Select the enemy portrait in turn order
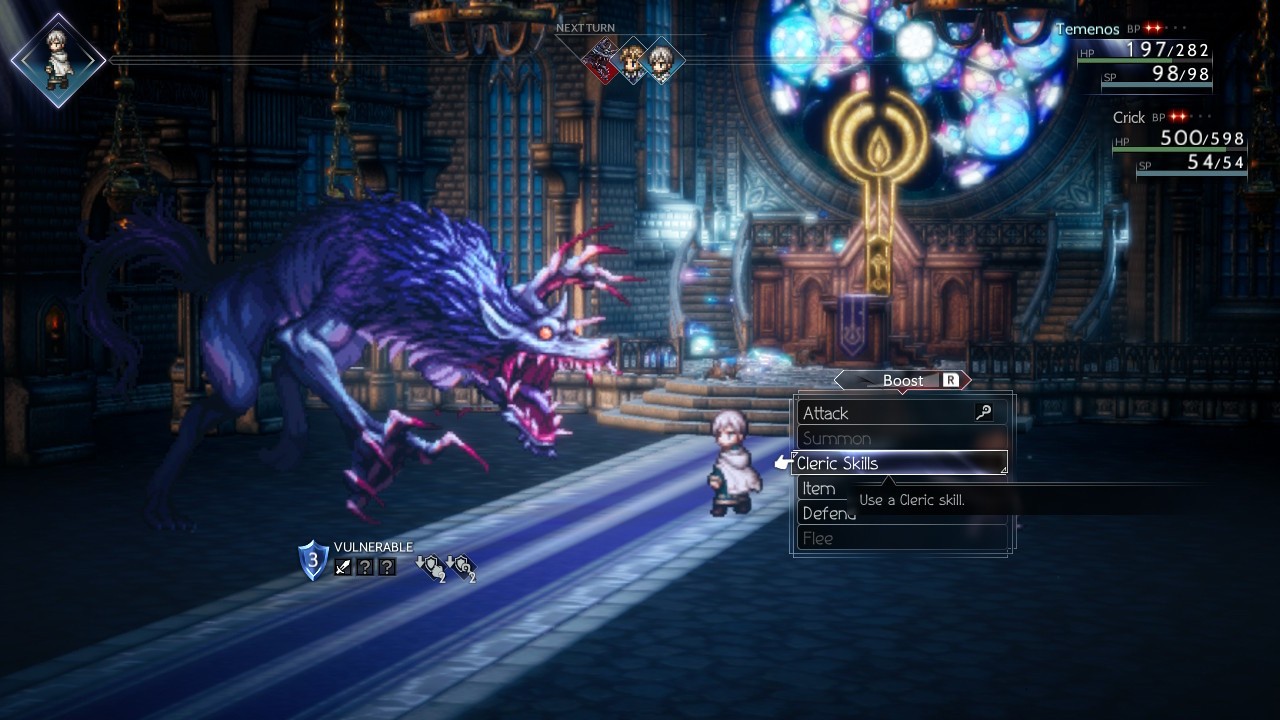The width and height of the screenshot is (1280, 720). 603,62
